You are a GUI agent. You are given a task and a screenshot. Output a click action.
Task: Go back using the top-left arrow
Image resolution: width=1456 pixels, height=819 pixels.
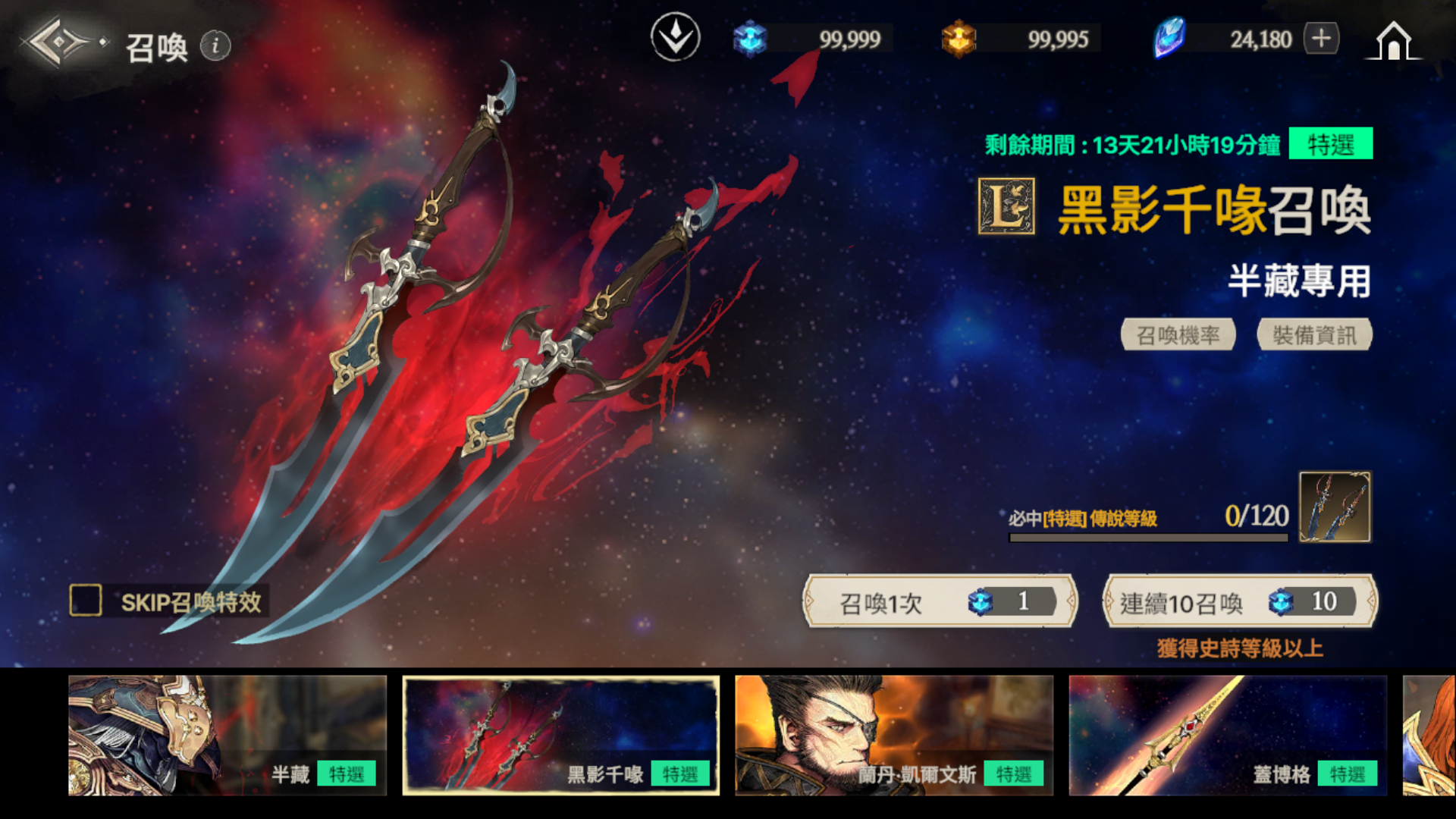(x=59, y=42)
